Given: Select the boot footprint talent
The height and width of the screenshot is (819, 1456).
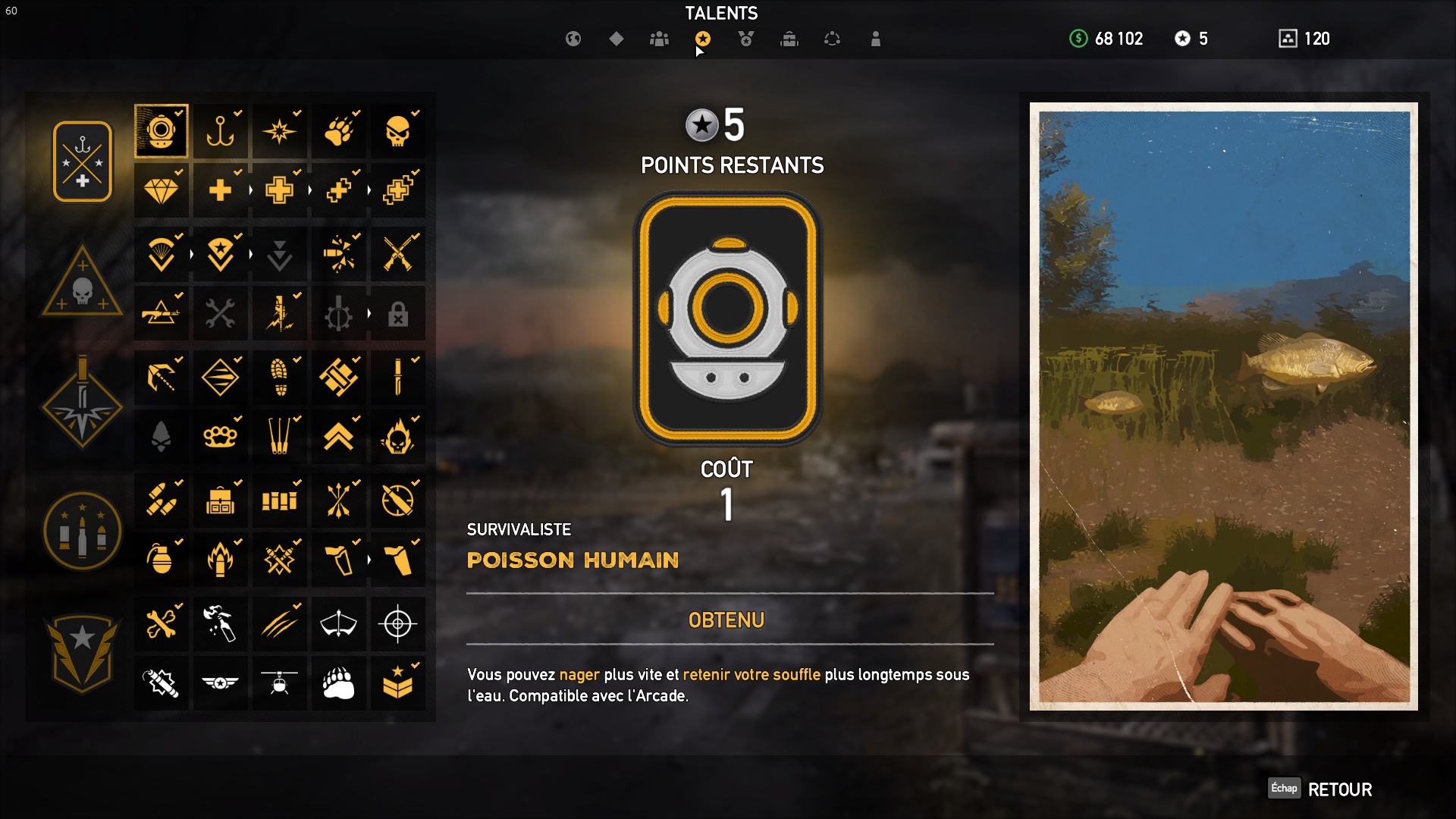Looking at the screenshot, I should coord(279,377).
